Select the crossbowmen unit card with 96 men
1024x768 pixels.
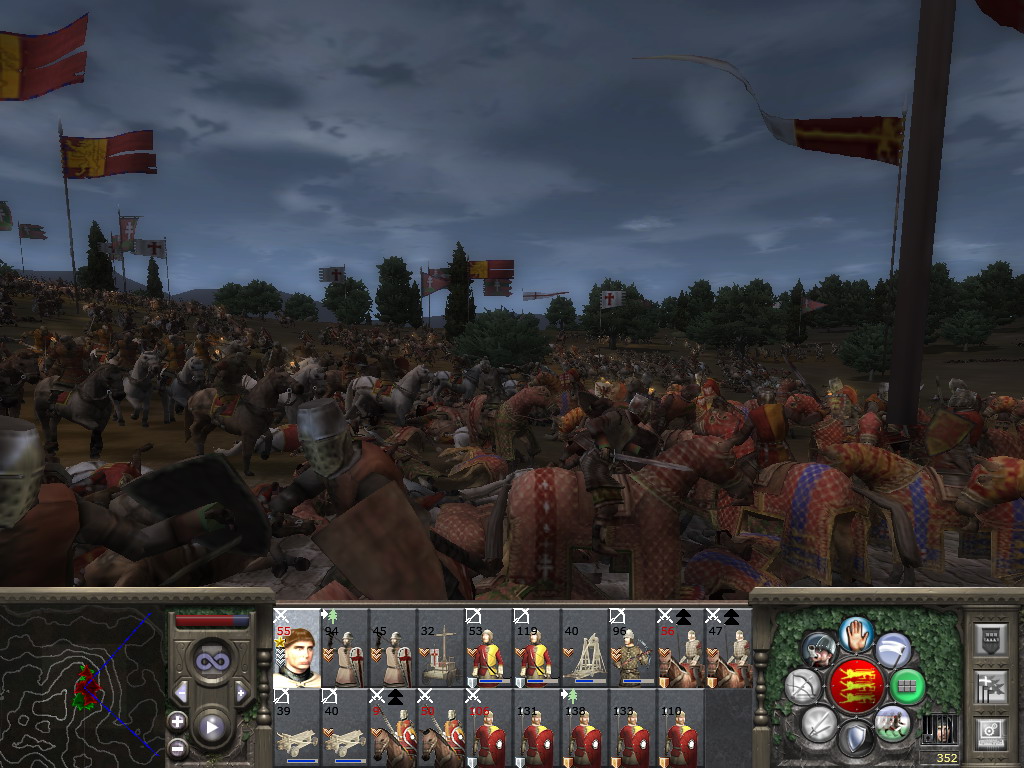click(633, 648)
